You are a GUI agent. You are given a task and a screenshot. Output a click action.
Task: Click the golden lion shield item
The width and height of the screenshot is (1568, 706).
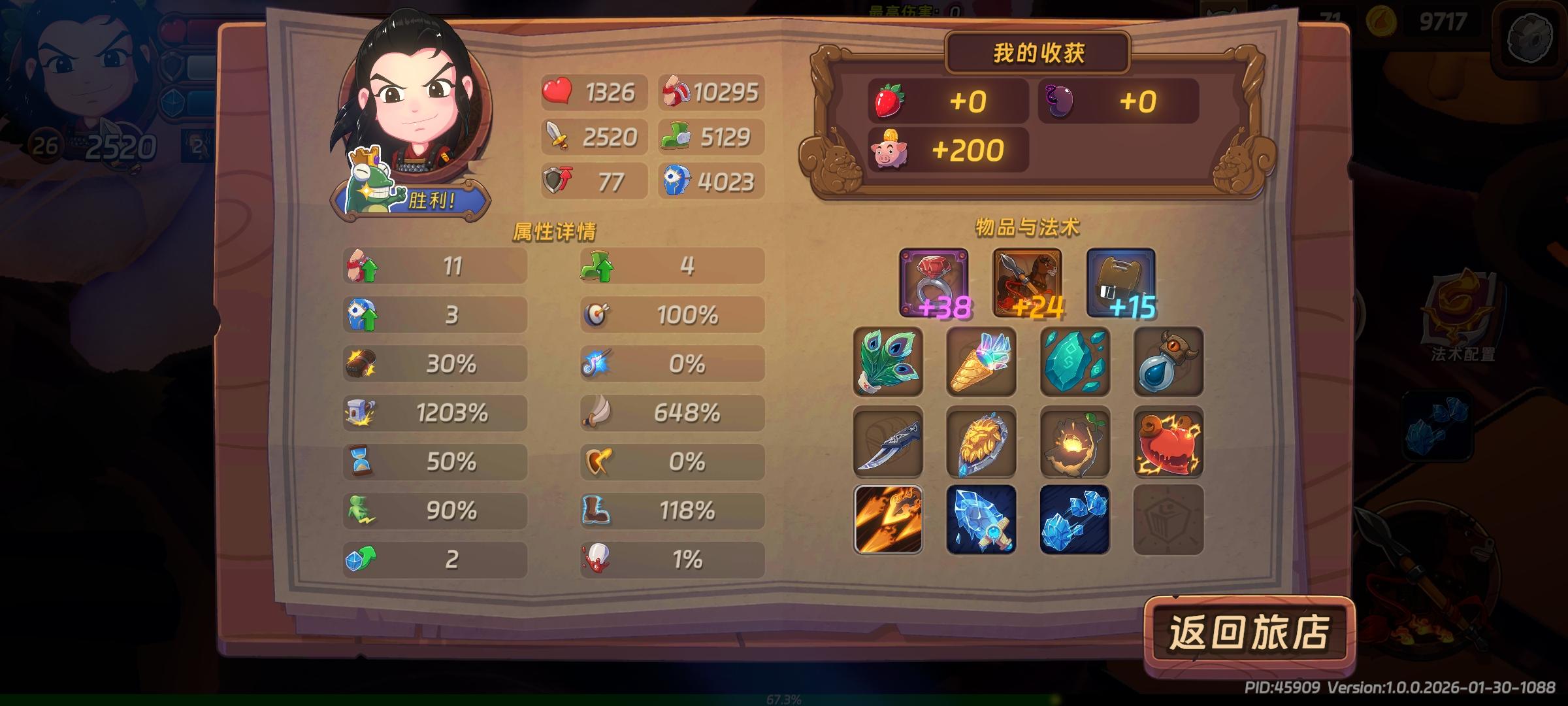tap(981, 443)
